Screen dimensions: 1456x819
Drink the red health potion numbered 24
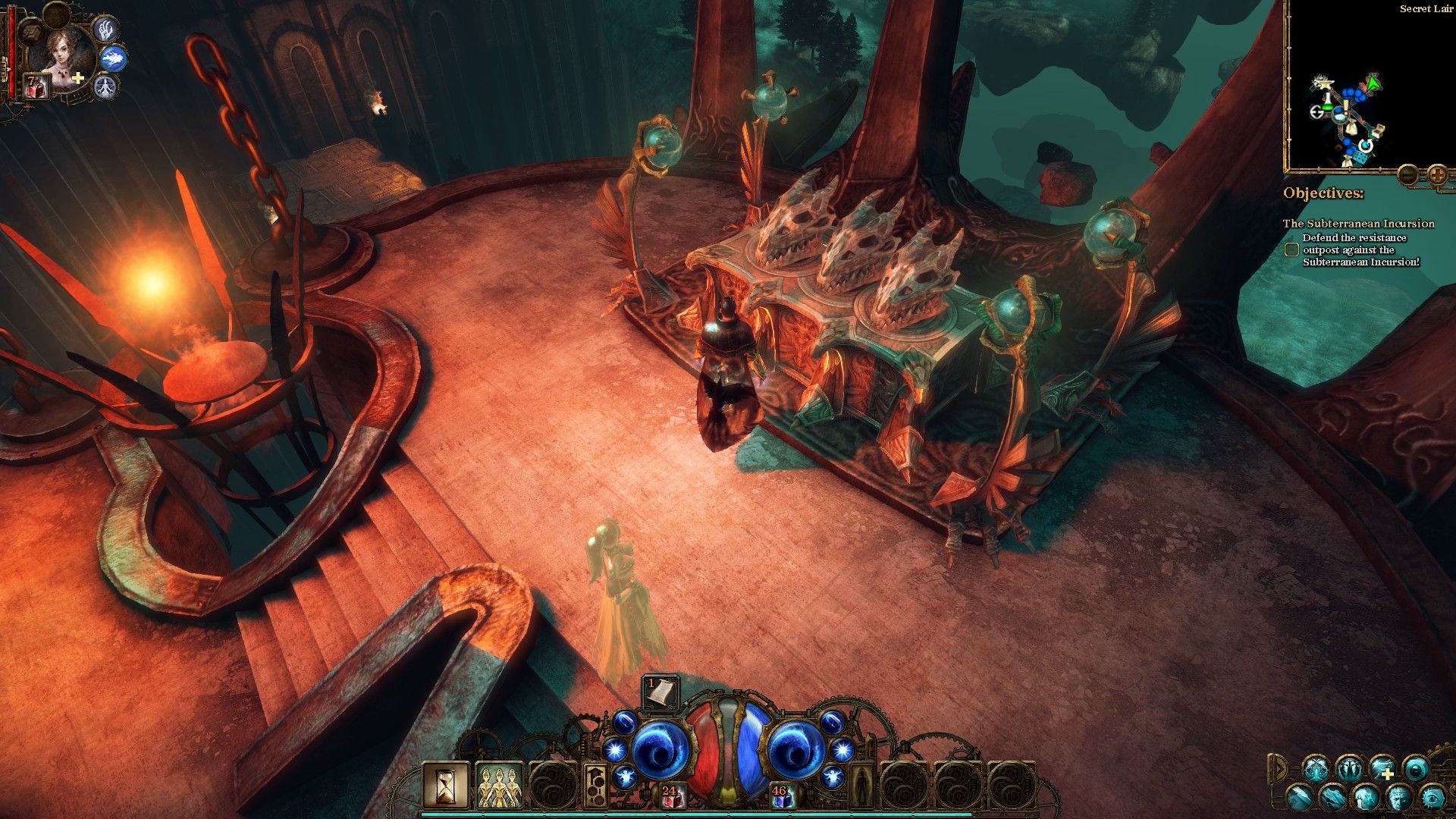coord(670,797)
